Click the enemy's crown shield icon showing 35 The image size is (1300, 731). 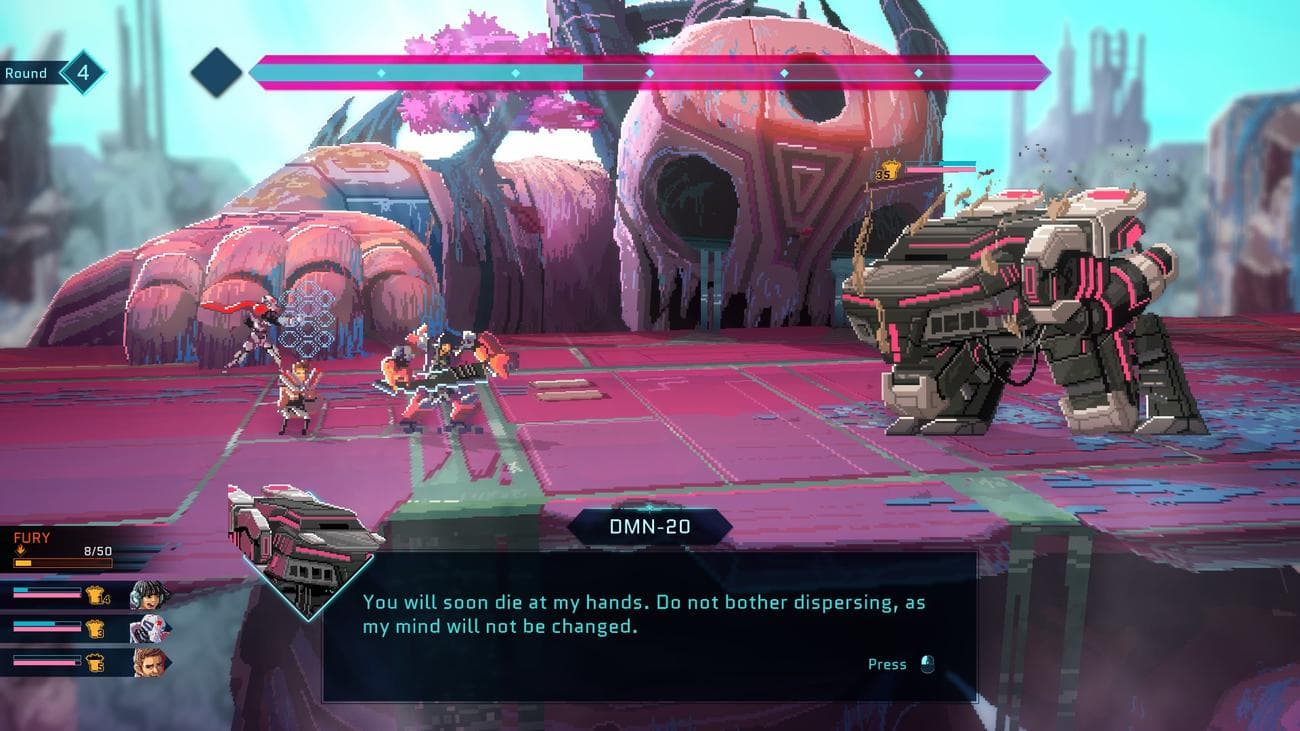pyautogui.click(x=890, y=169)
